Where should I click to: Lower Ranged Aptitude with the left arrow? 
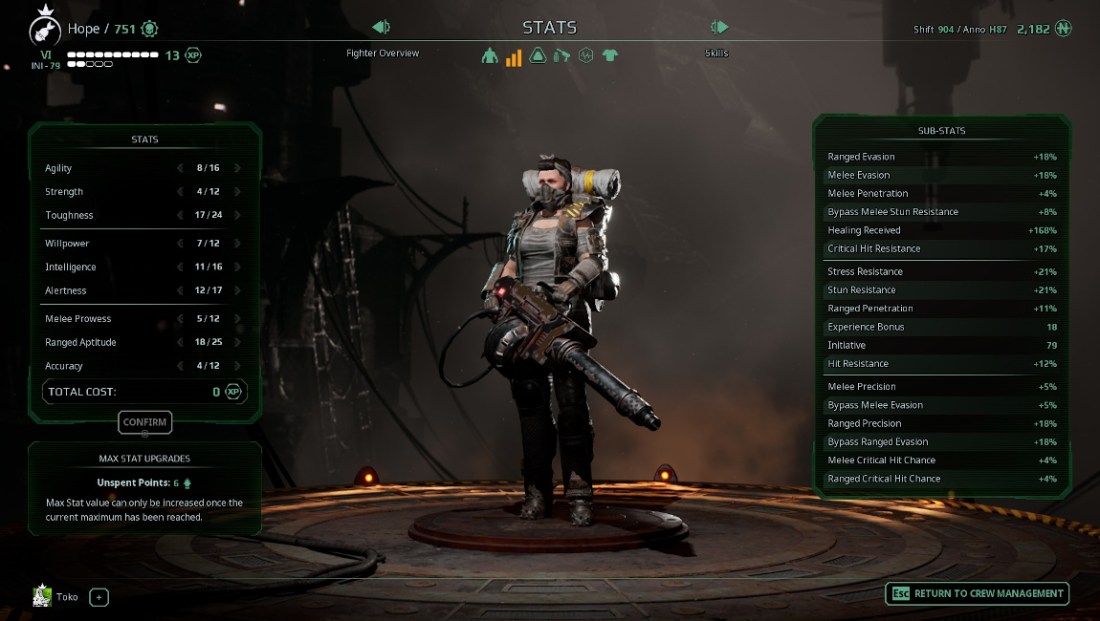click(180, 342)
